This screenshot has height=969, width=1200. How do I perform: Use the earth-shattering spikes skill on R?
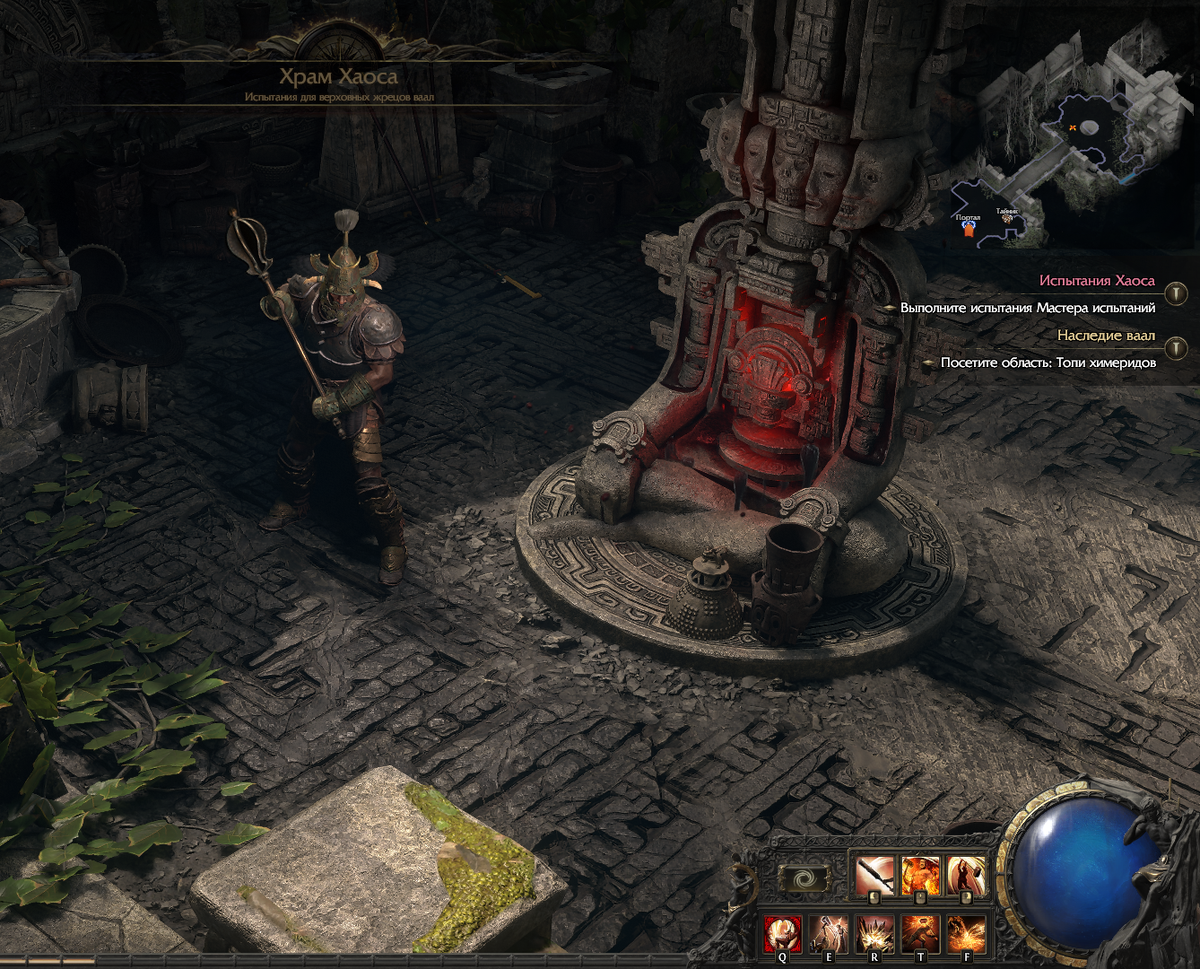(x=875, y=934)
